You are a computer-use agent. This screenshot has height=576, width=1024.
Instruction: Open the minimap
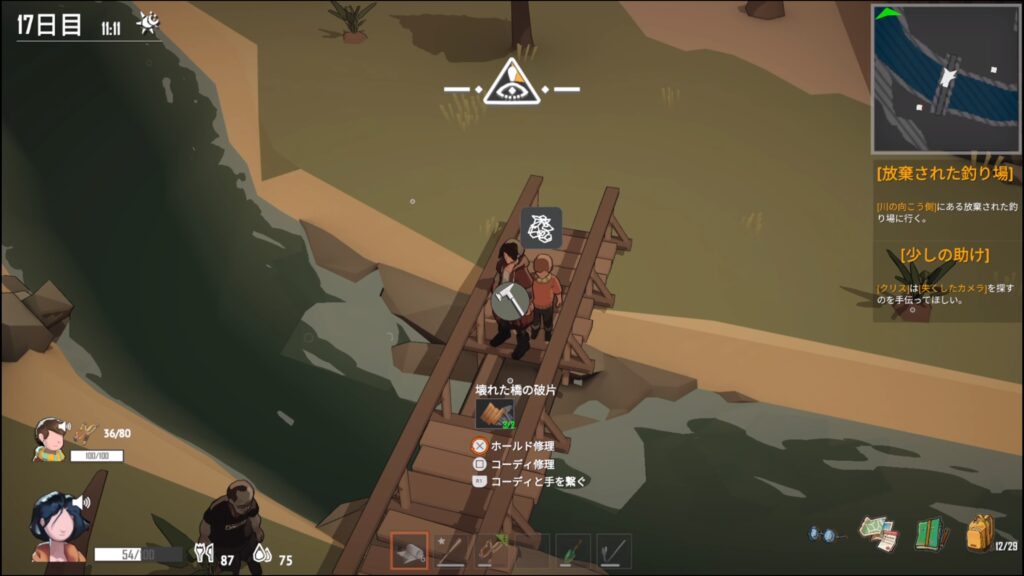pyautogui.click(x=946, y=78)
